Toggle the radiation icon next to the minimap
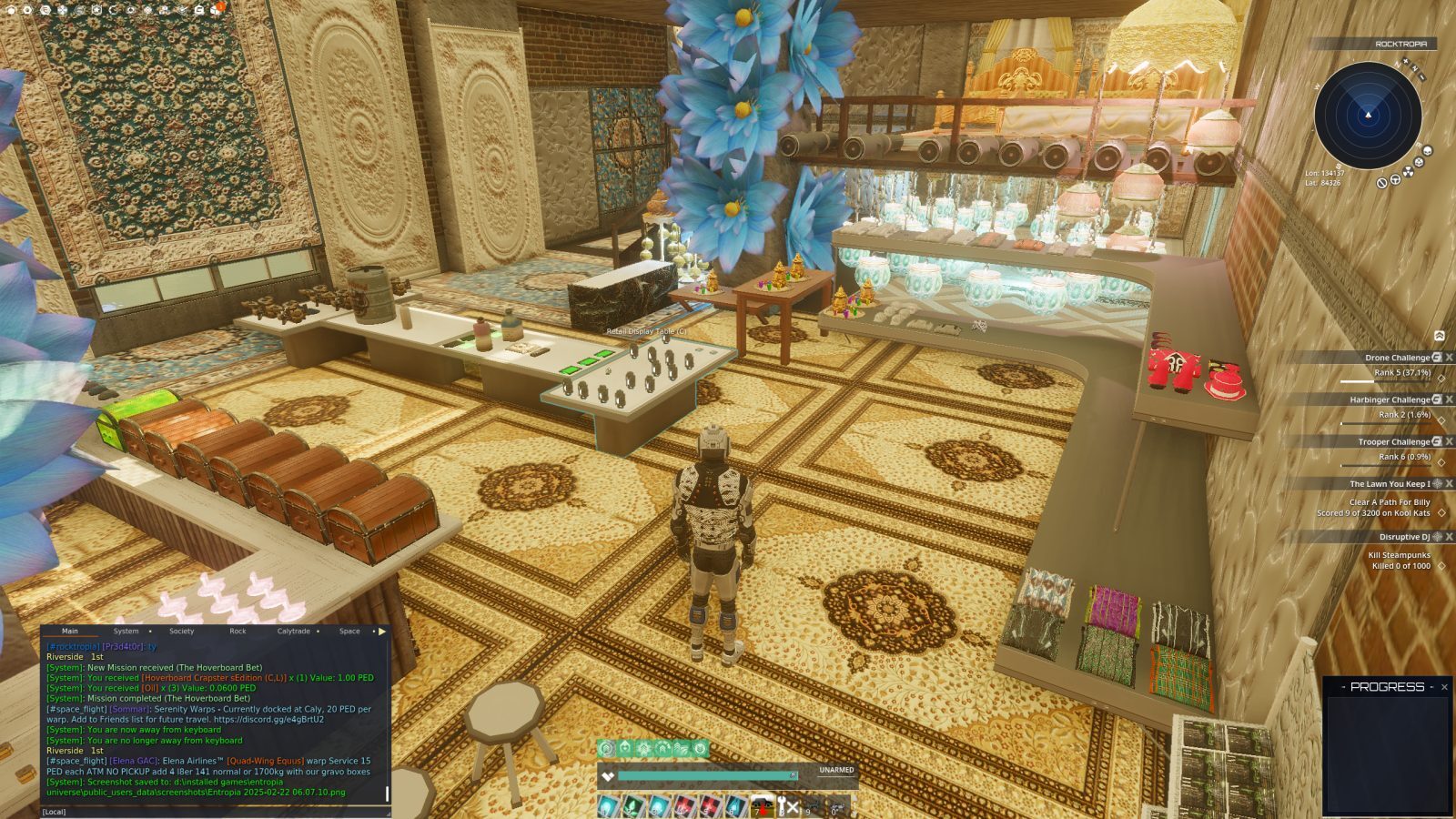The image size is (1456, 819). click(1408, 171)
